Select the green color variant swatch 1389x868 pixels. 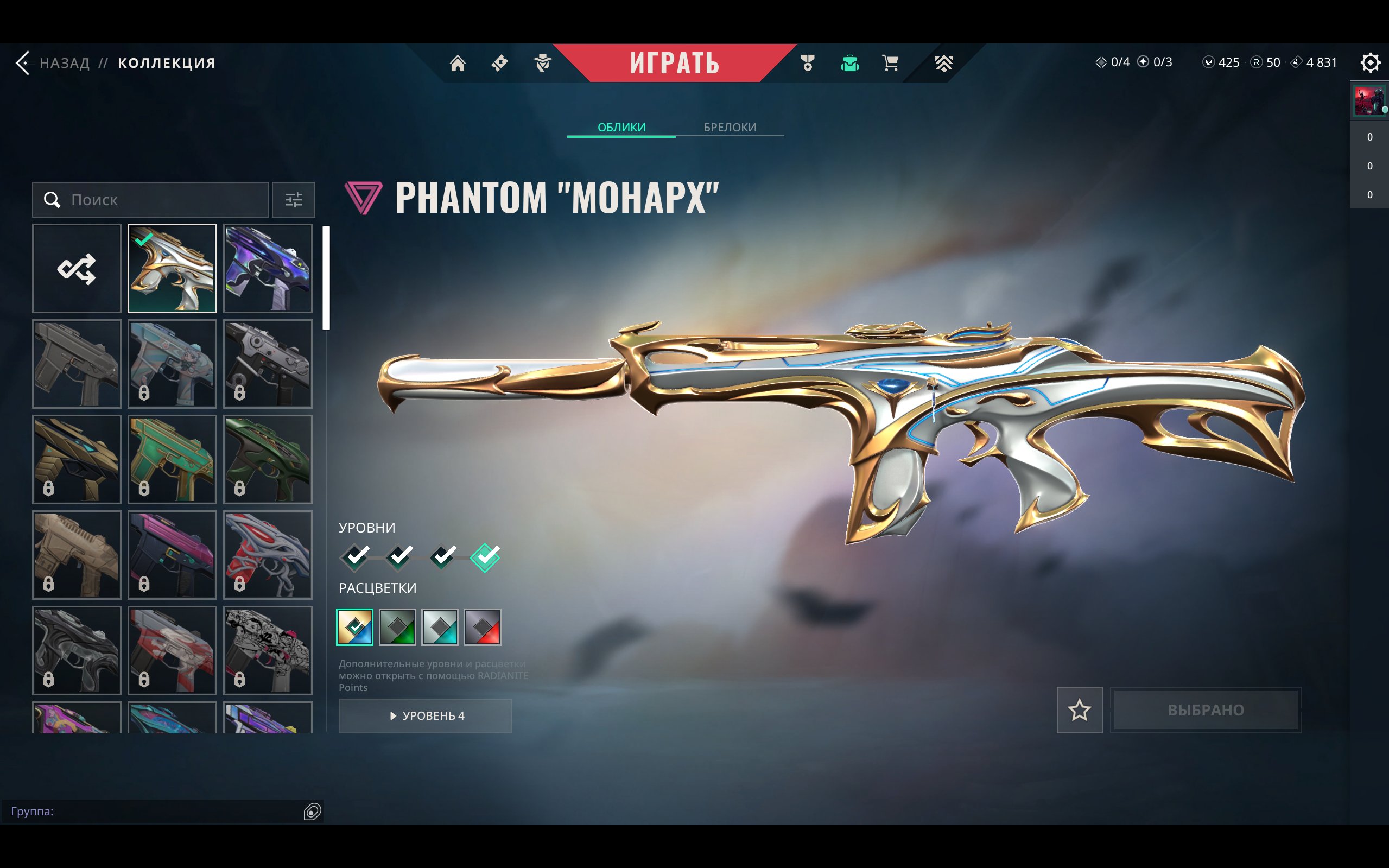[398, 627]
